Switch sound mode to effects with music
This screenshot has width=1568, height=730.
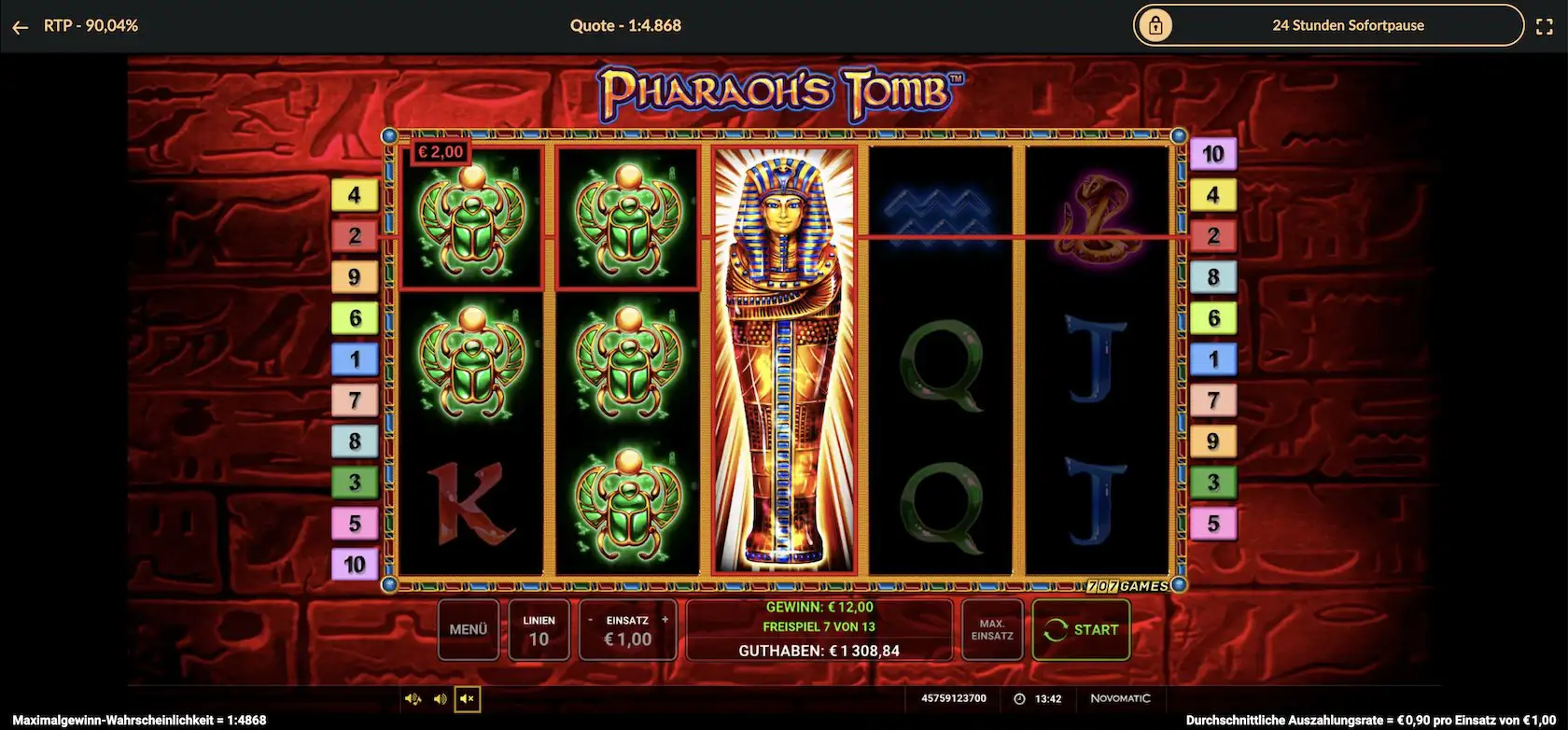pyautogui.click(x=413, y=698)
